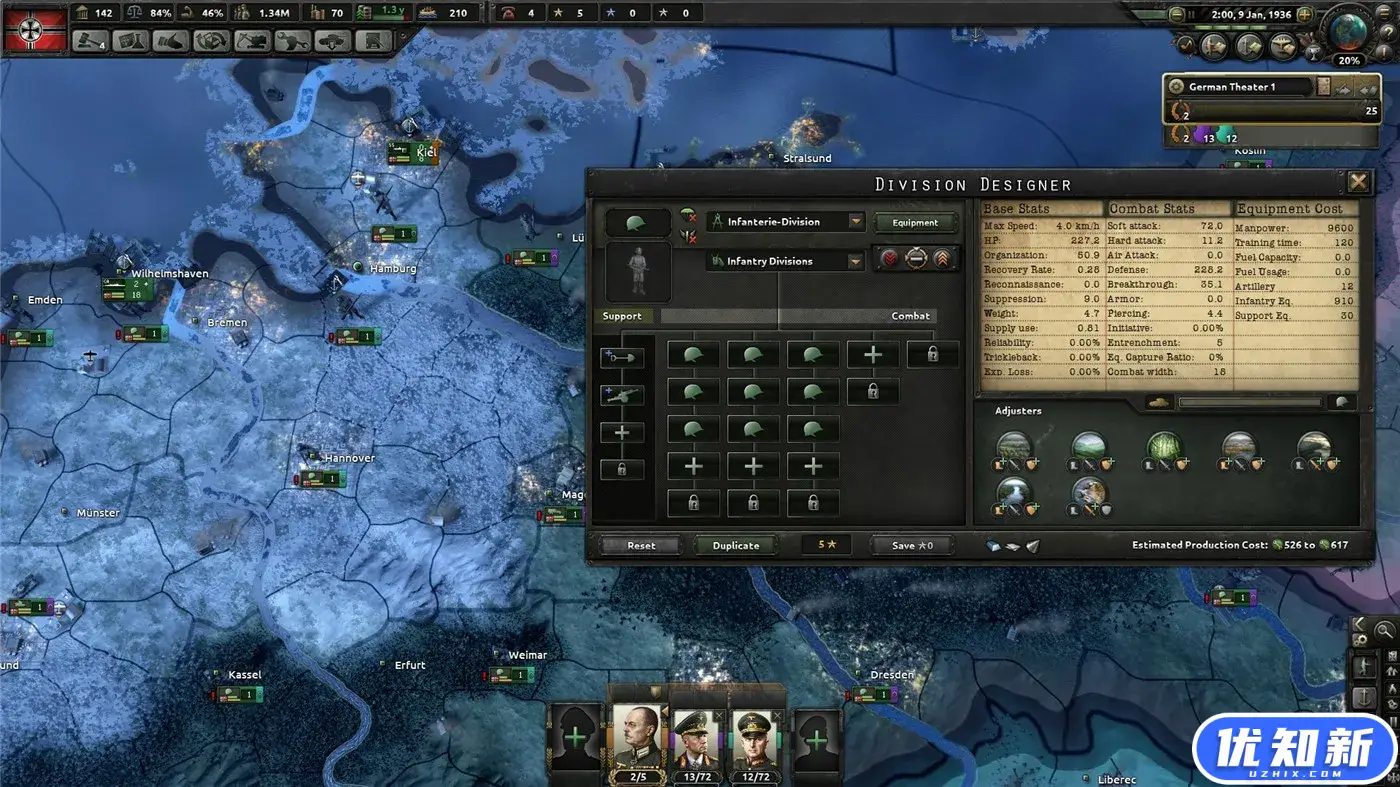This screenshot has width=1400, height=787.
Task: Toggle the paratrooper red X marker
Action: (x=688, y=219)
